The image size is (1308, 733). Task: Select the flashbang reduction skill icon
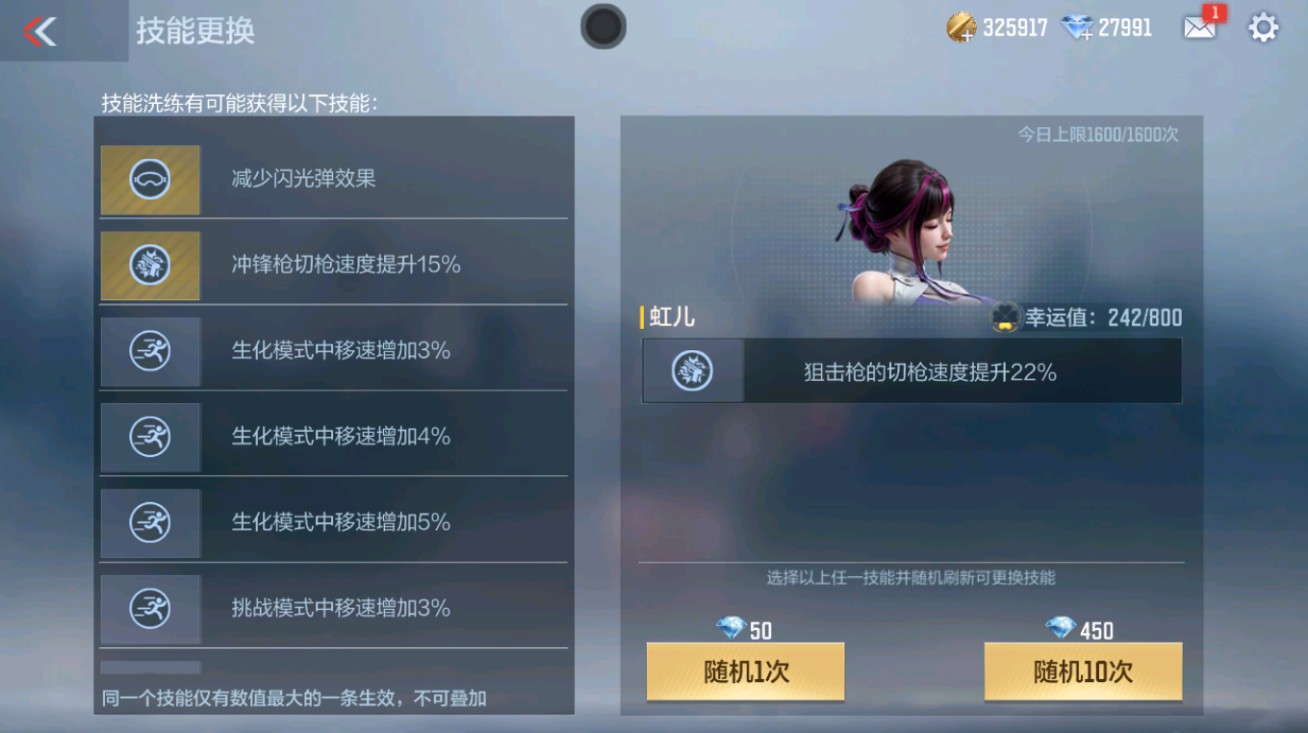150,180
